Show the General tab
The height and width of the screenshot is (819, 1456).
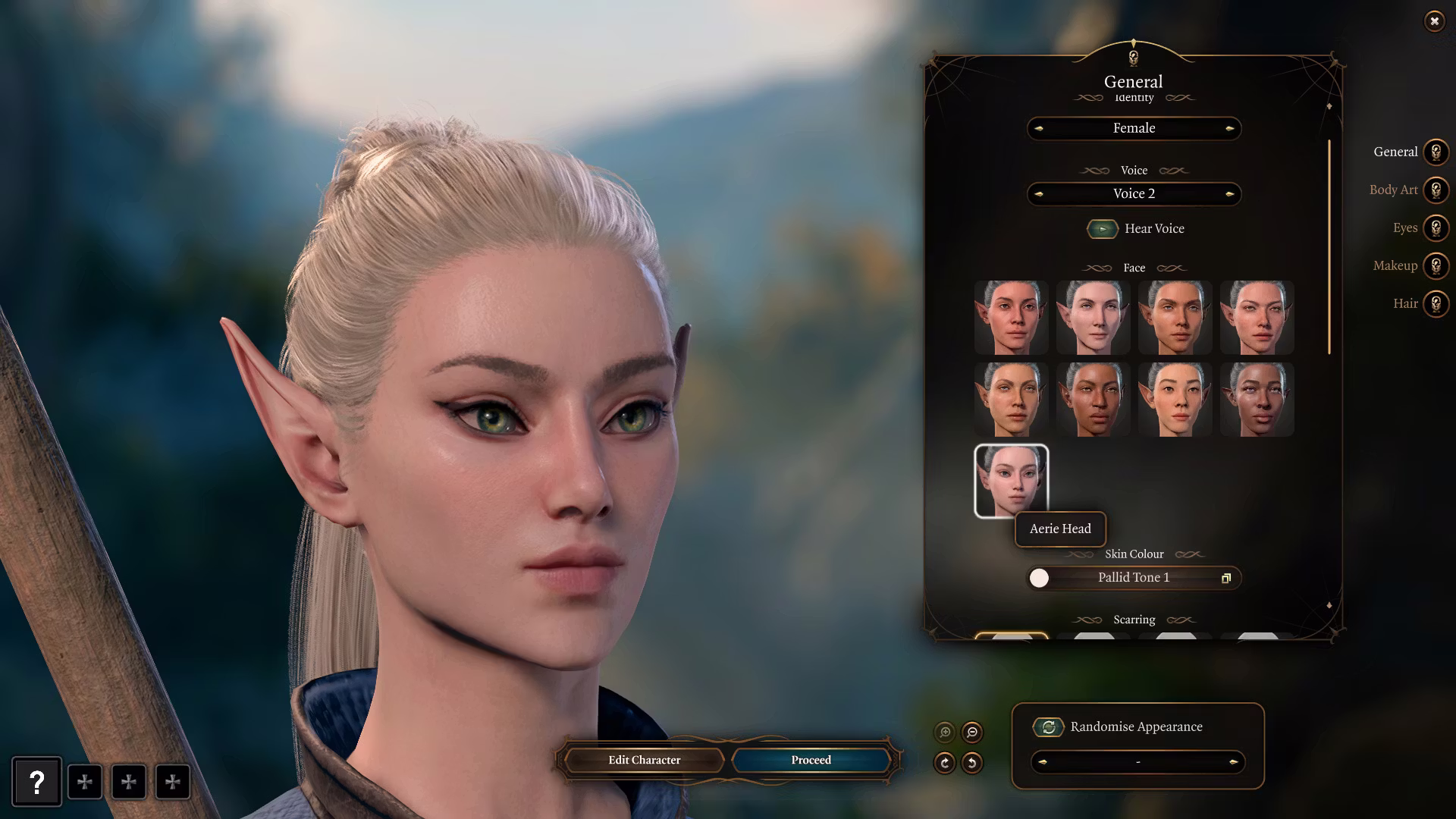tap(1435, 152)
